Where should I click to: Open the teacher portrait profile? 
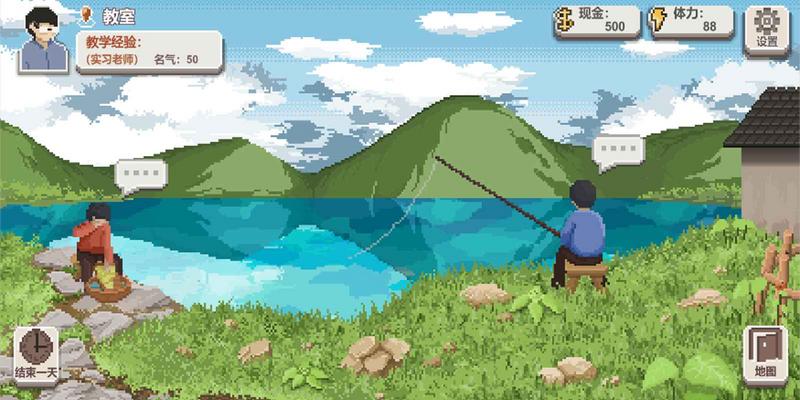tap(42, 38)
